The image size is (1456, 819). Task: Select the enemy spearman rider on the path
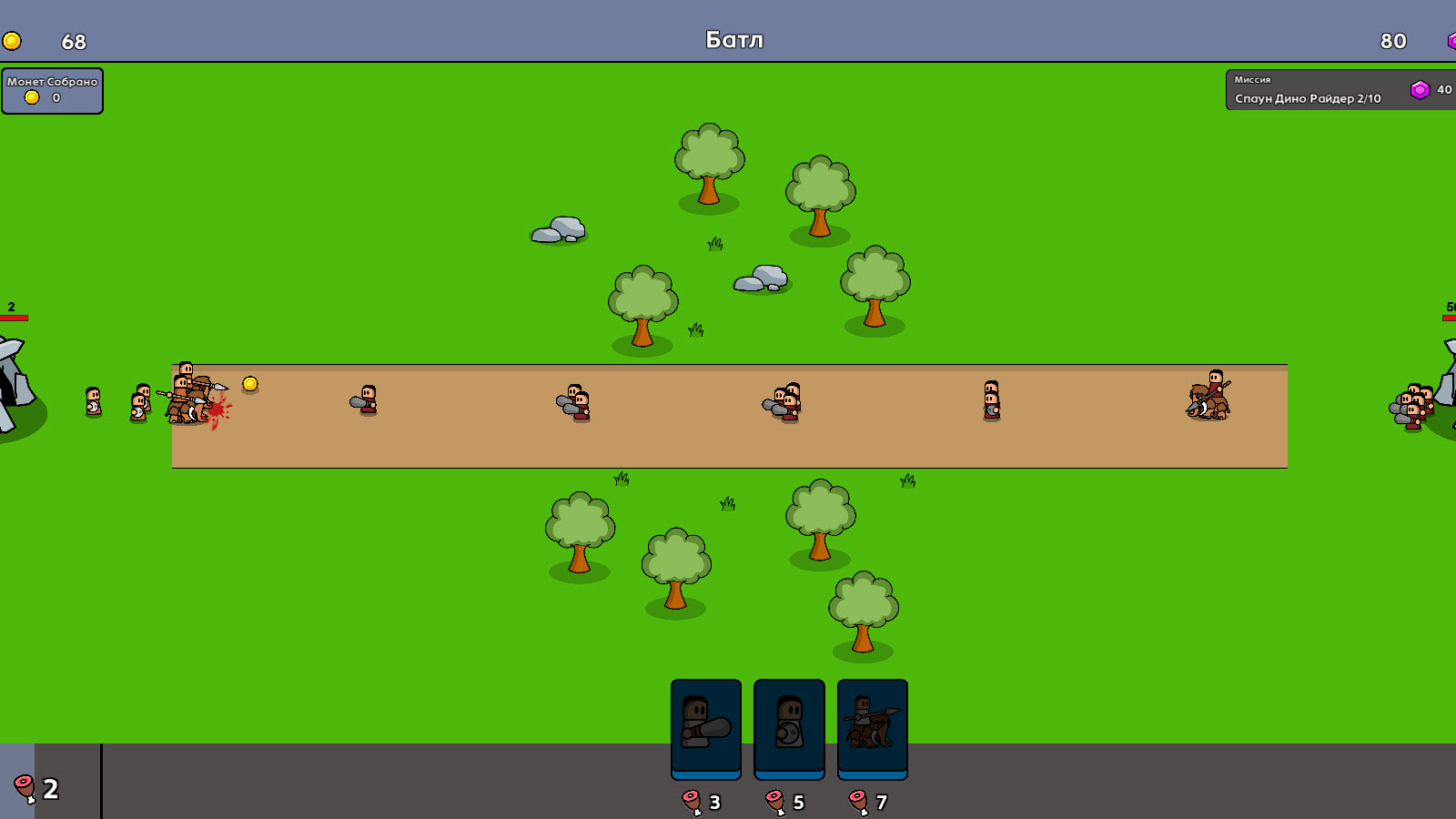tap(1210, 396)
